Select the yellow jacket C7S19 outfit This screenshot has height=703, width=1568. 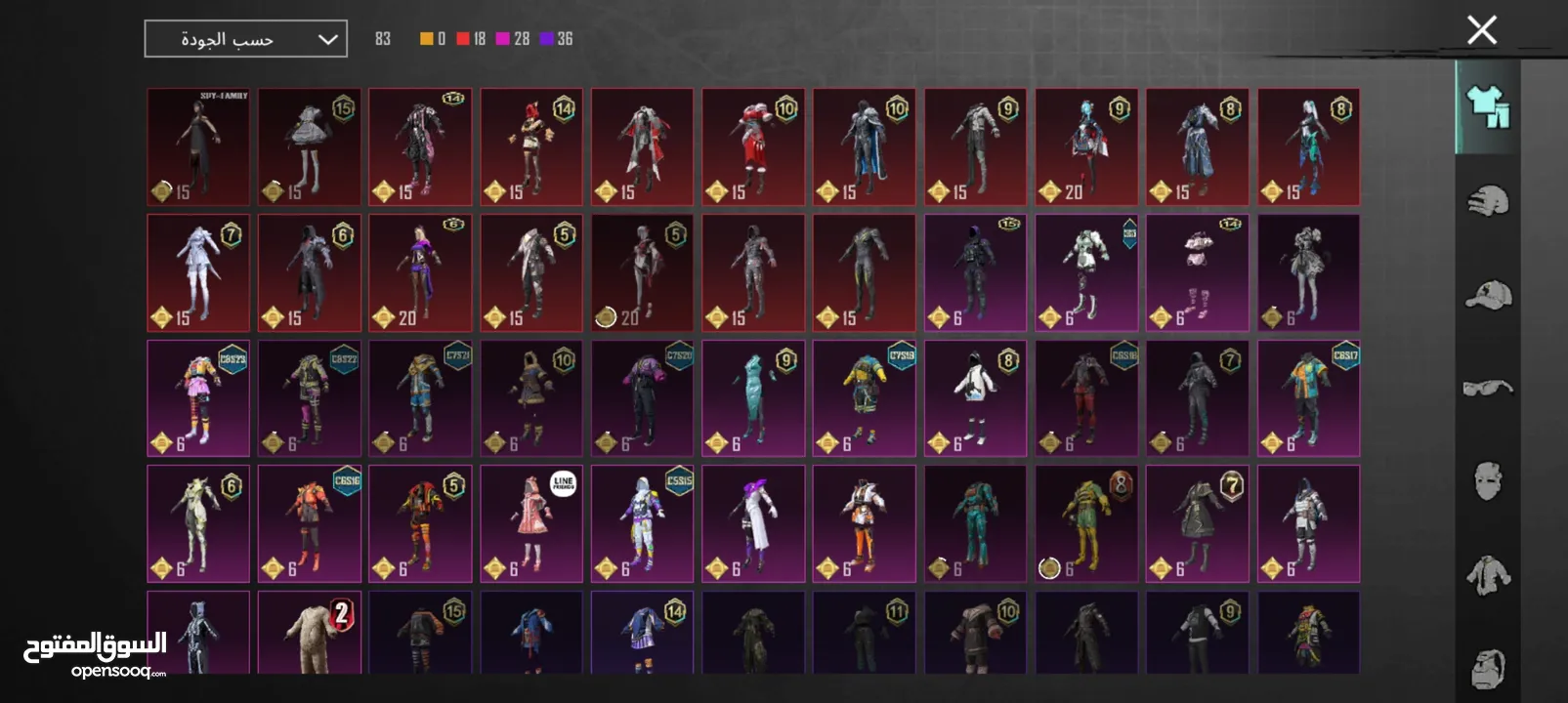[x=865, y=398]
